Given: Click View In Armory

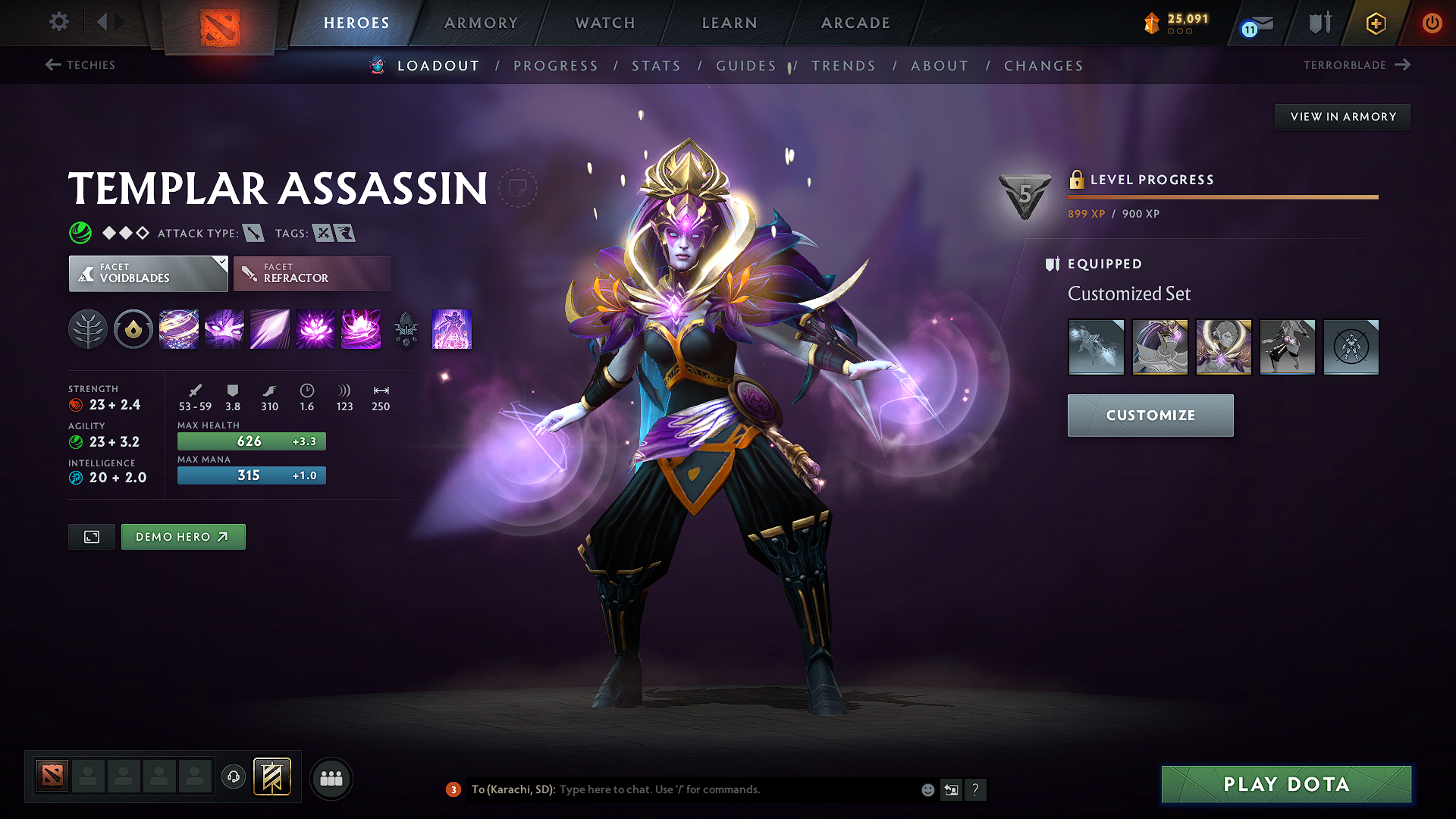Looking at the screenshot, I should [1342, 116].
